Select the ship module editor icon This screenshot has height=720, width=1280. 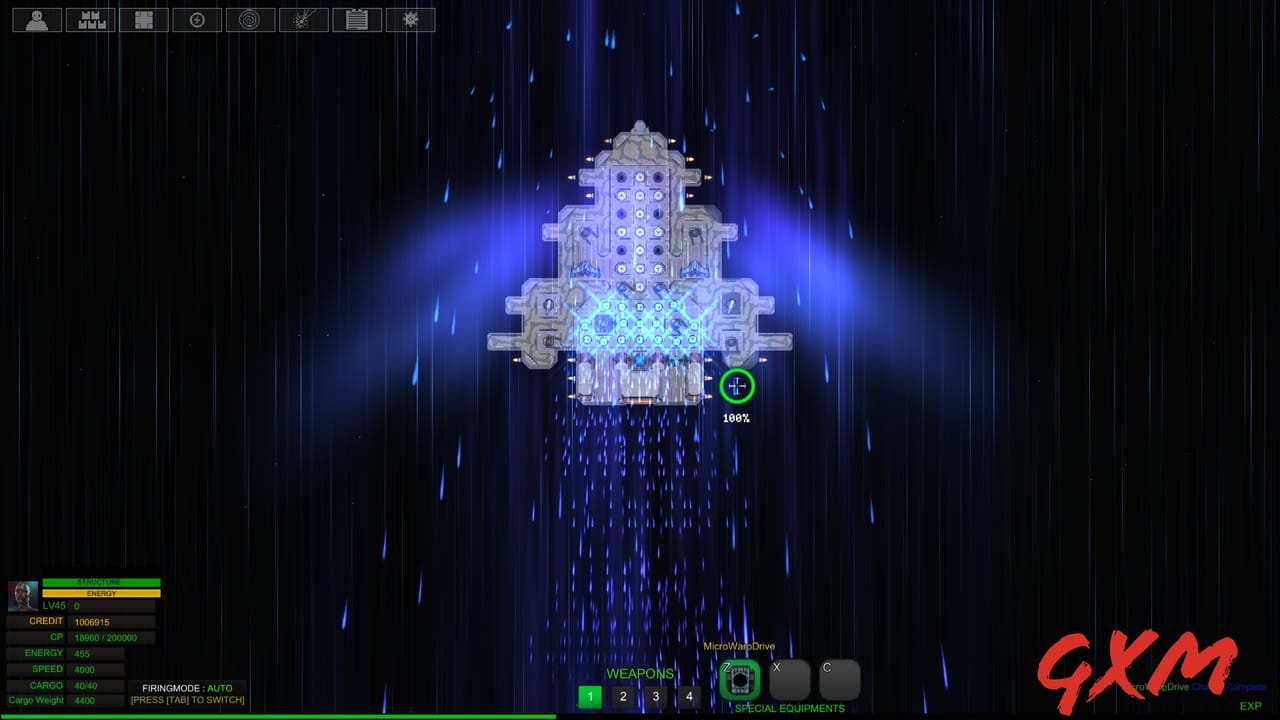tap(143, 19)
